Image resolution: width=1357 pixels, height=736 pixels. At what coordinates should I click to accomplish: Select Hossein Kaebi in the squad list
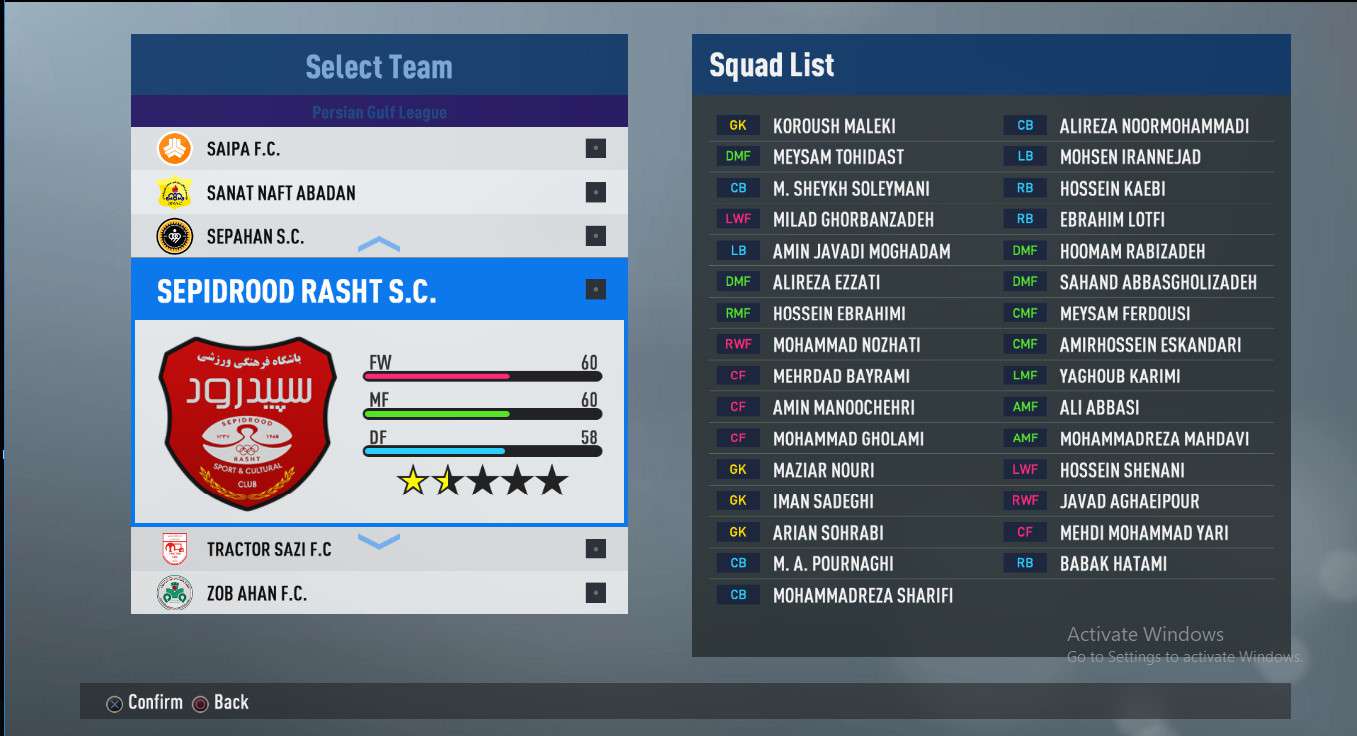click(1112, 189)
